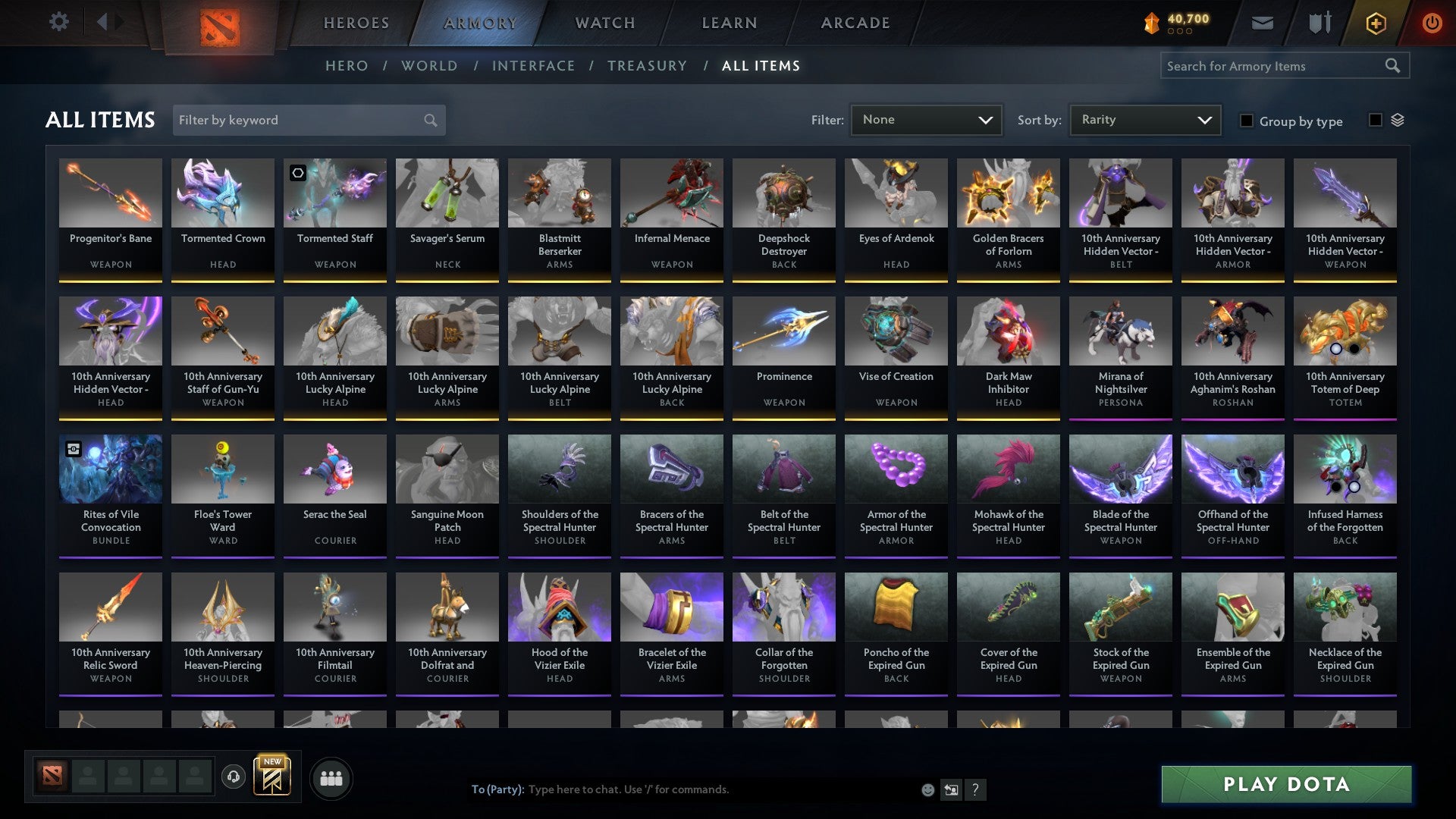This screenshot has width=1456, height=819.
Task: Click the chat help question mark button
Action: coord(975,789)
